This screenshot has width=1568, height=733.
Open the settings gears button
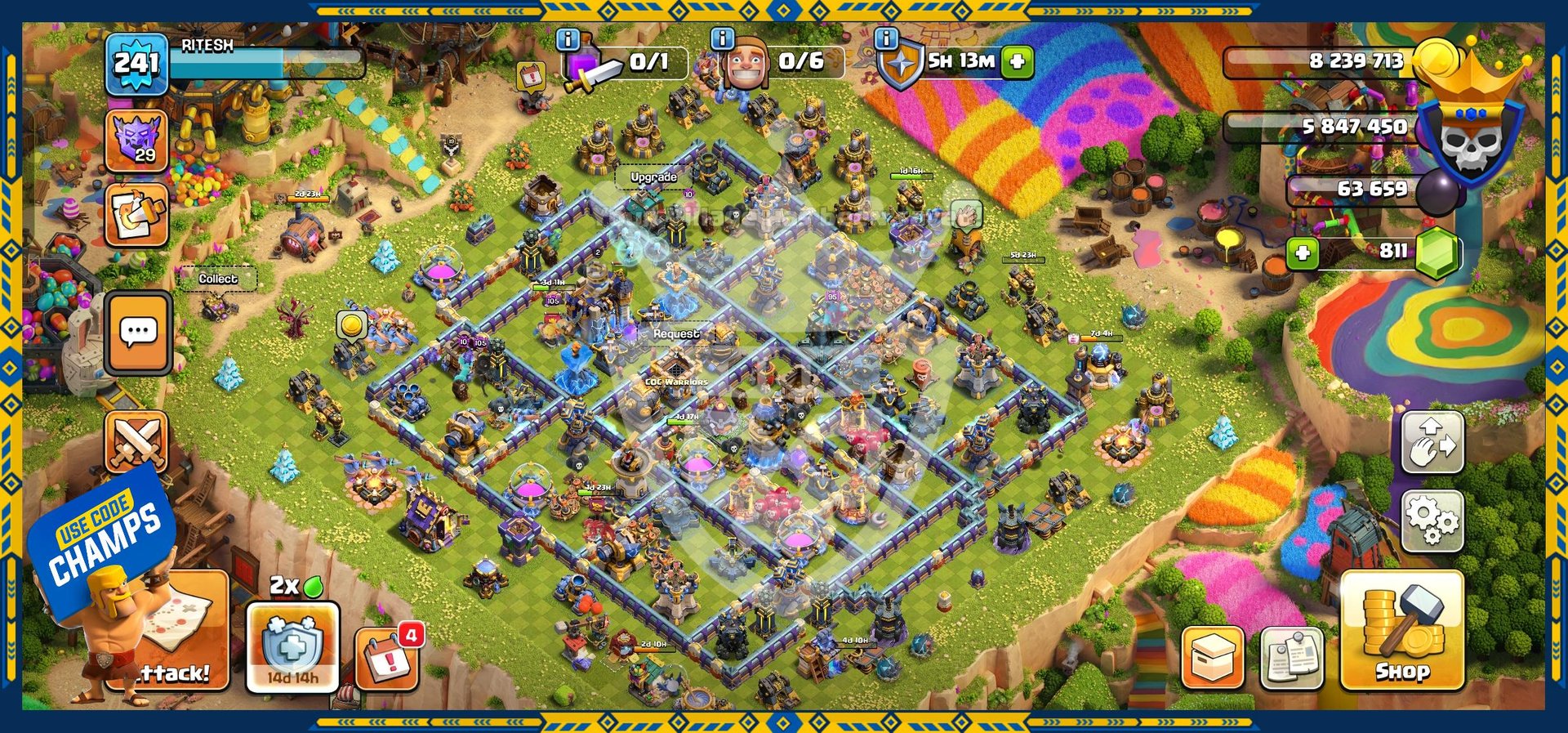pos(1432,521)
